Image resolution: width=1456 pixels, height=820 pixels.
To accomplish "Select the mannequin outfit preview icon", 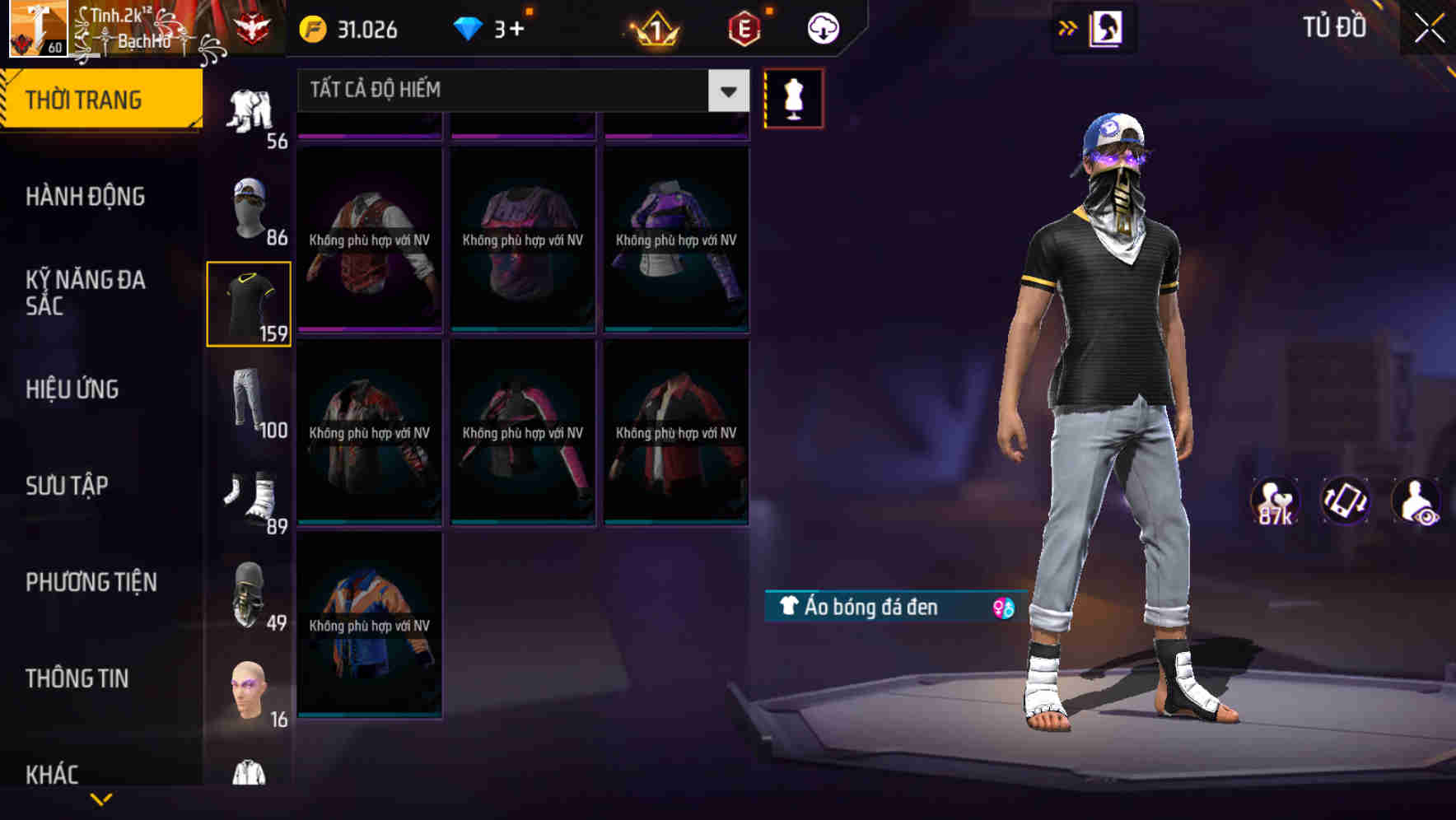I will (x=793, y=97).
